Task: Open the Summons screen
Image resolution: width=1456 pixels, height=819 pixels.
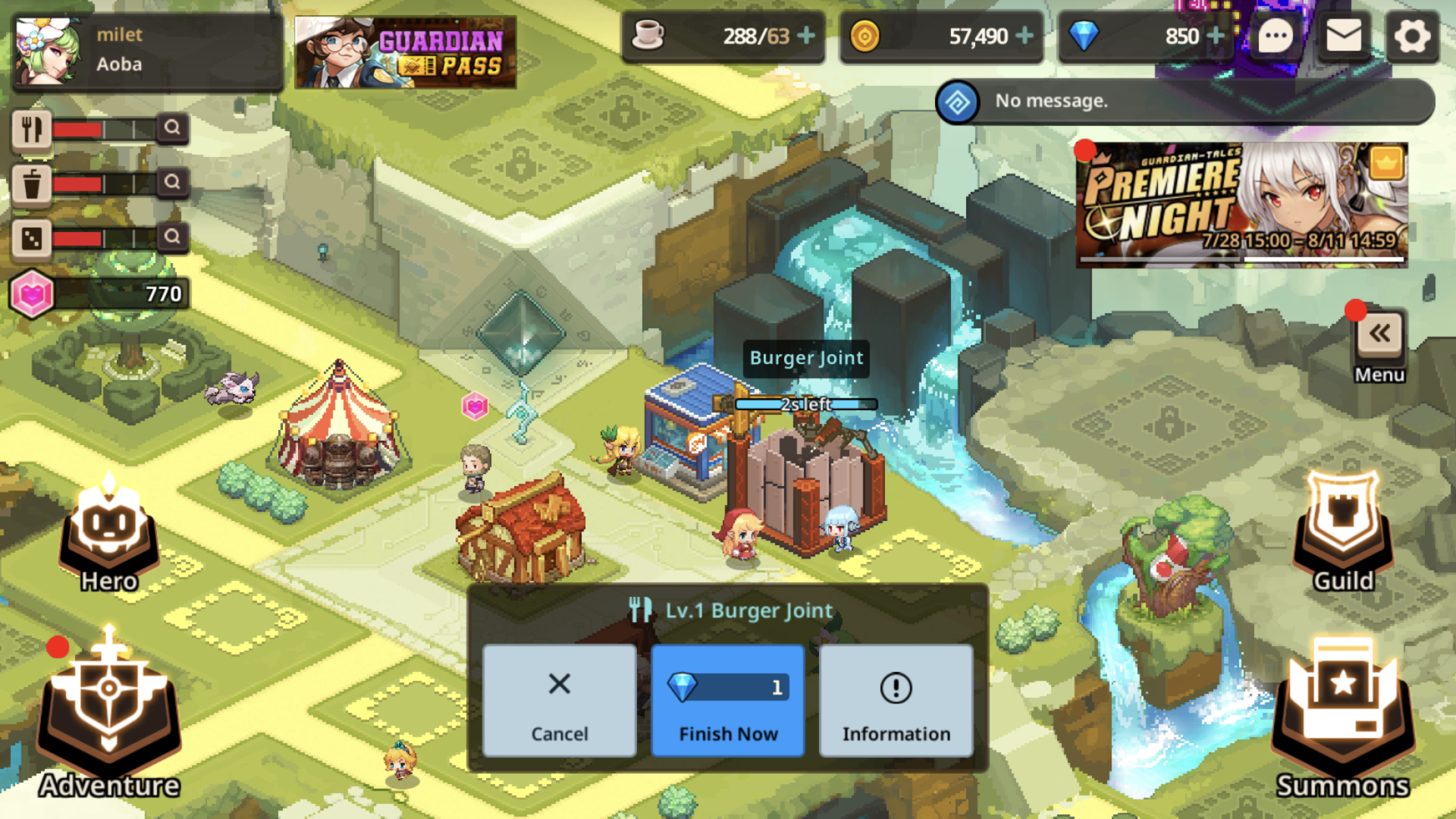Action: pos(1342,717)
